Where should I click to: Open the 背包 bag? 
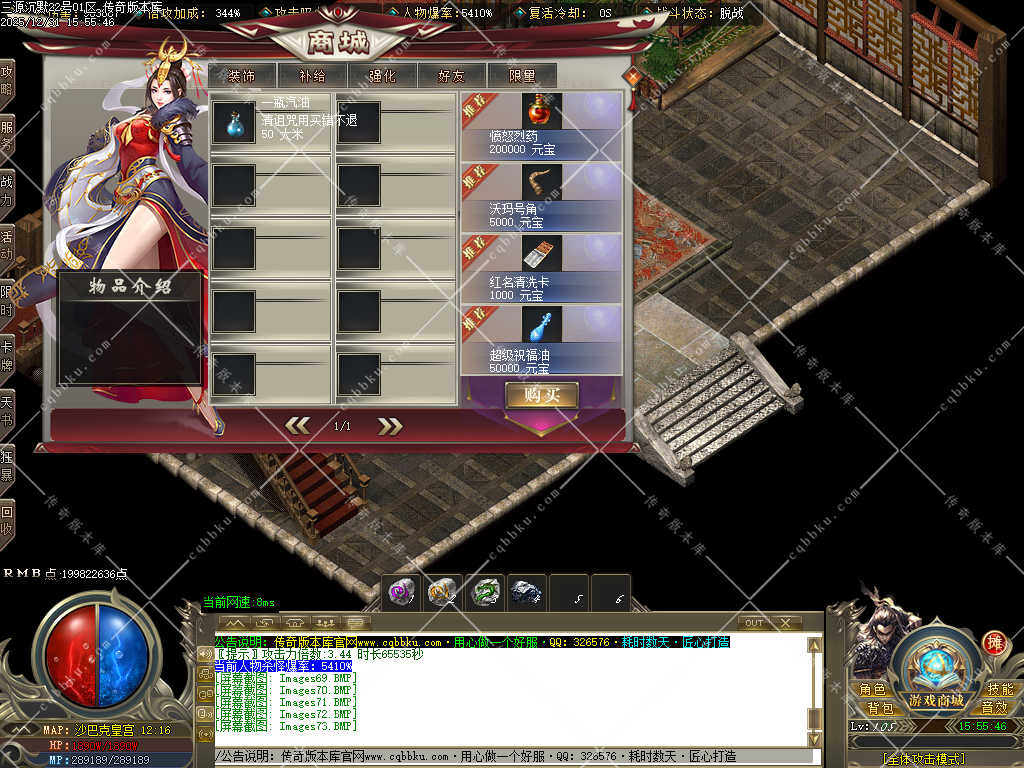[872, 708]
